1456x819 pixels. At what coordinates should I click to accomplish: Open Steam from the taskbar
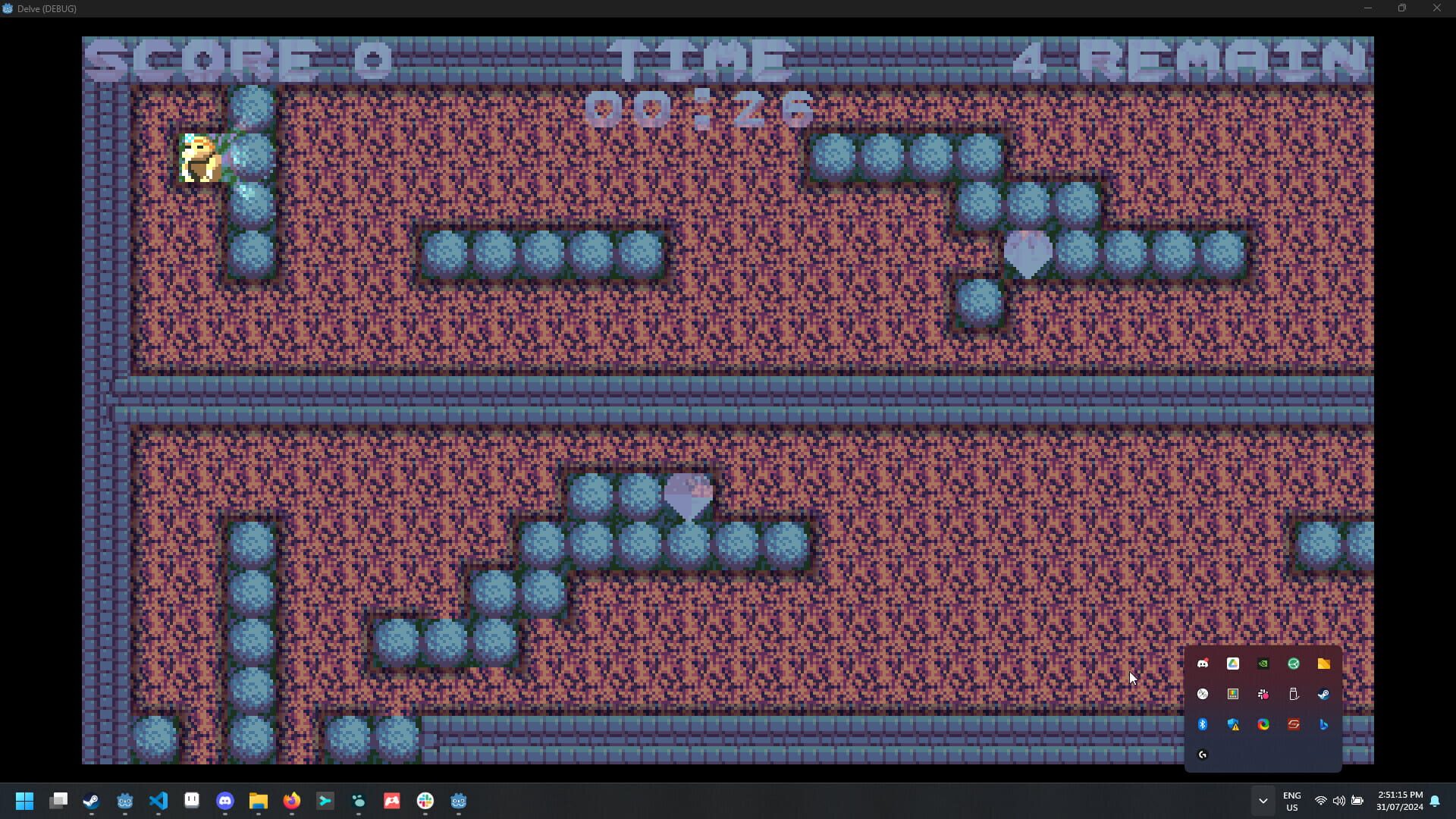click(x=90, y=802)
